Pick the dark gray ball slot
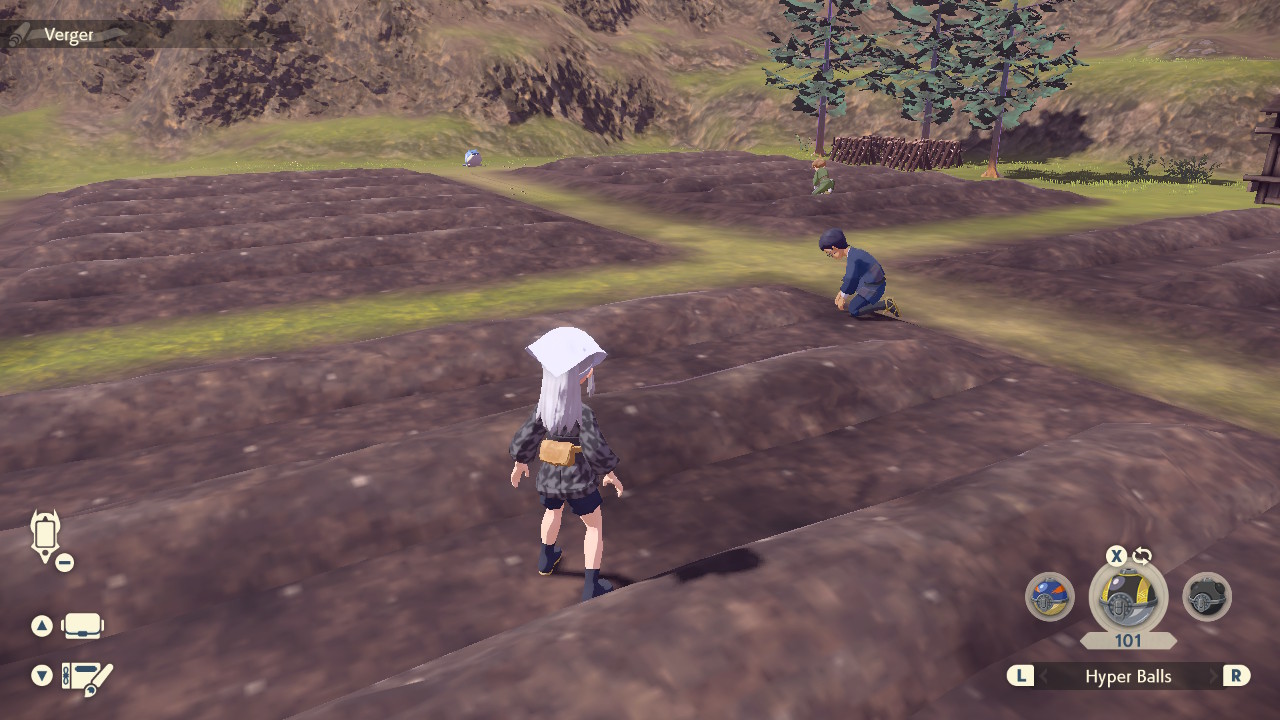The image size is (1280, 720). pos(1207,597)
